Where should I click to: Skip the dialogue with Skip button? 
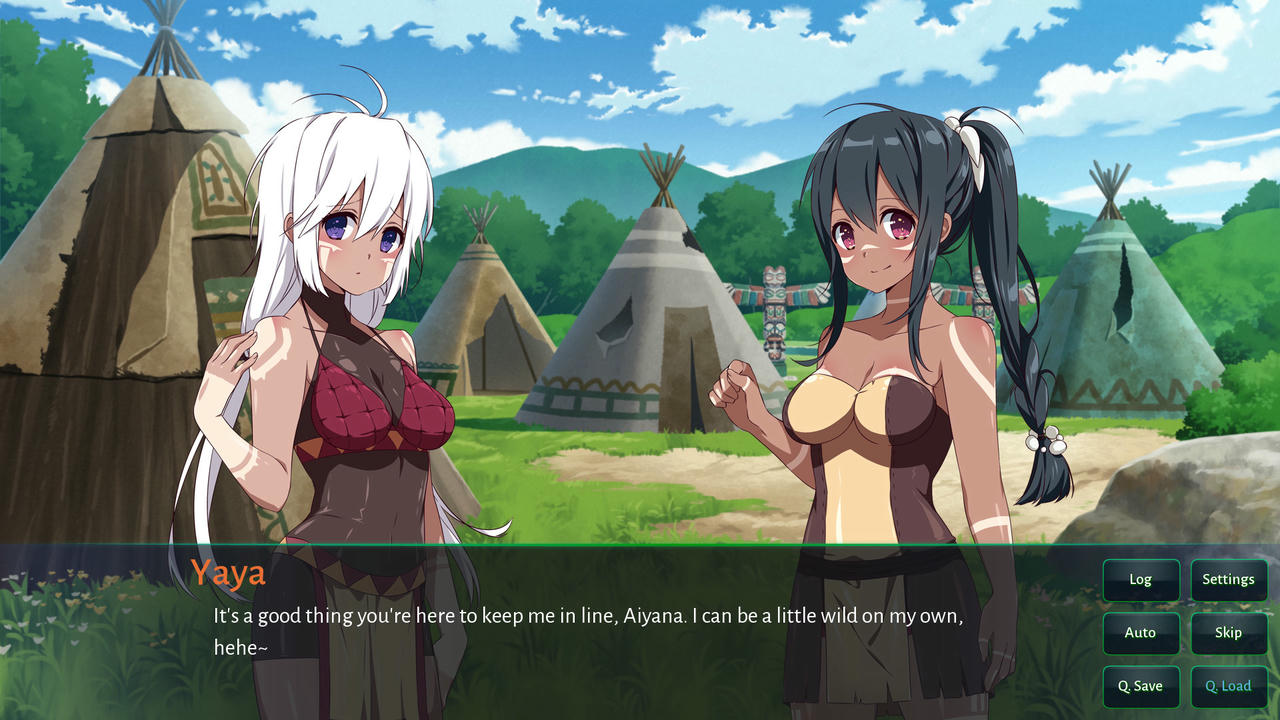click(1228, 633)
